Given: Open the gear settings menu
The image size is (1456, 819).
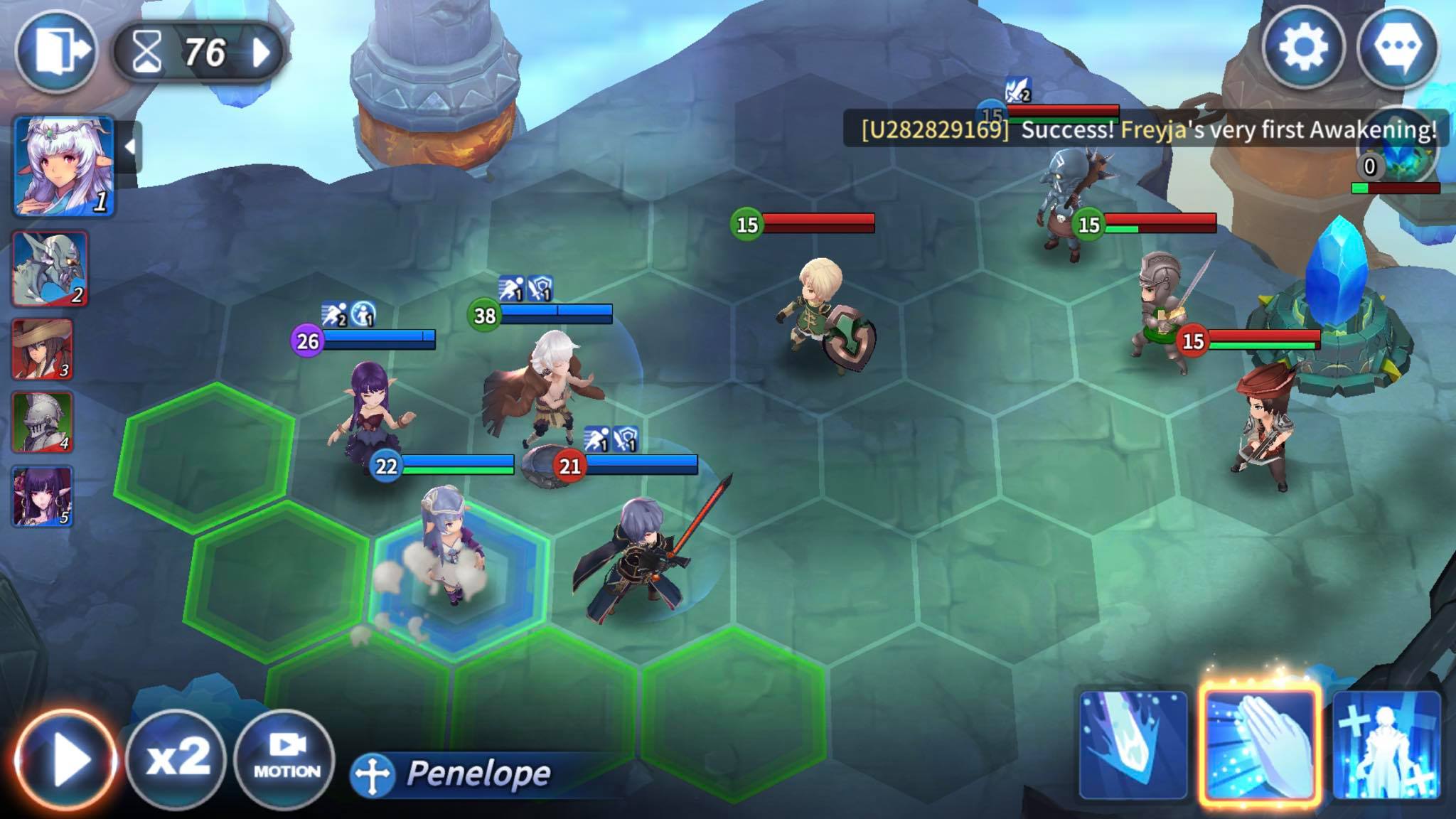Looking at the screenshot, I should pyautogui.click(x=1302, y=48).
